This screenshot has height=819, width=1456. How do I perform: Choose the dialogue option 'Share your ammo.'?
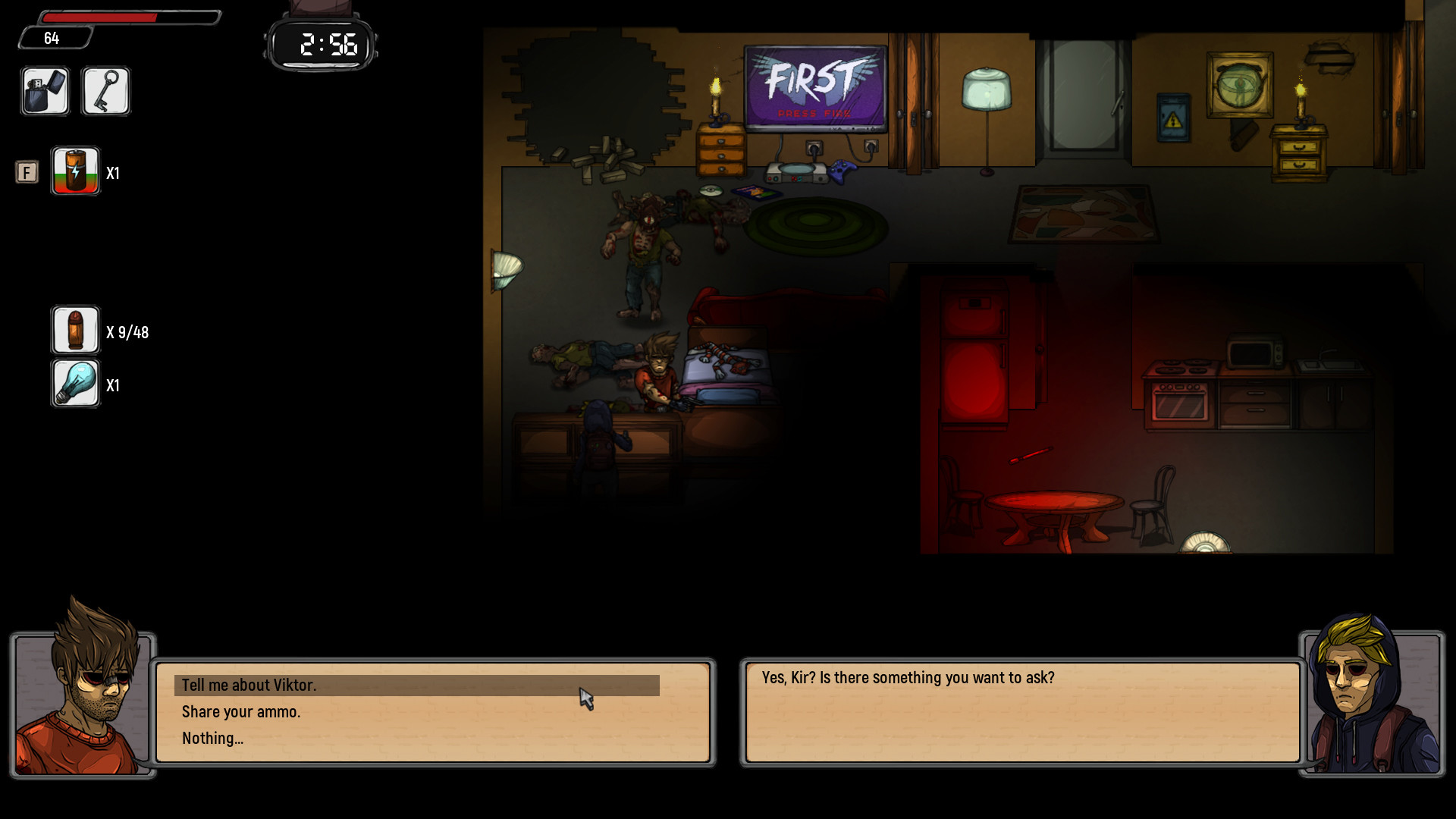click(241, 711)
